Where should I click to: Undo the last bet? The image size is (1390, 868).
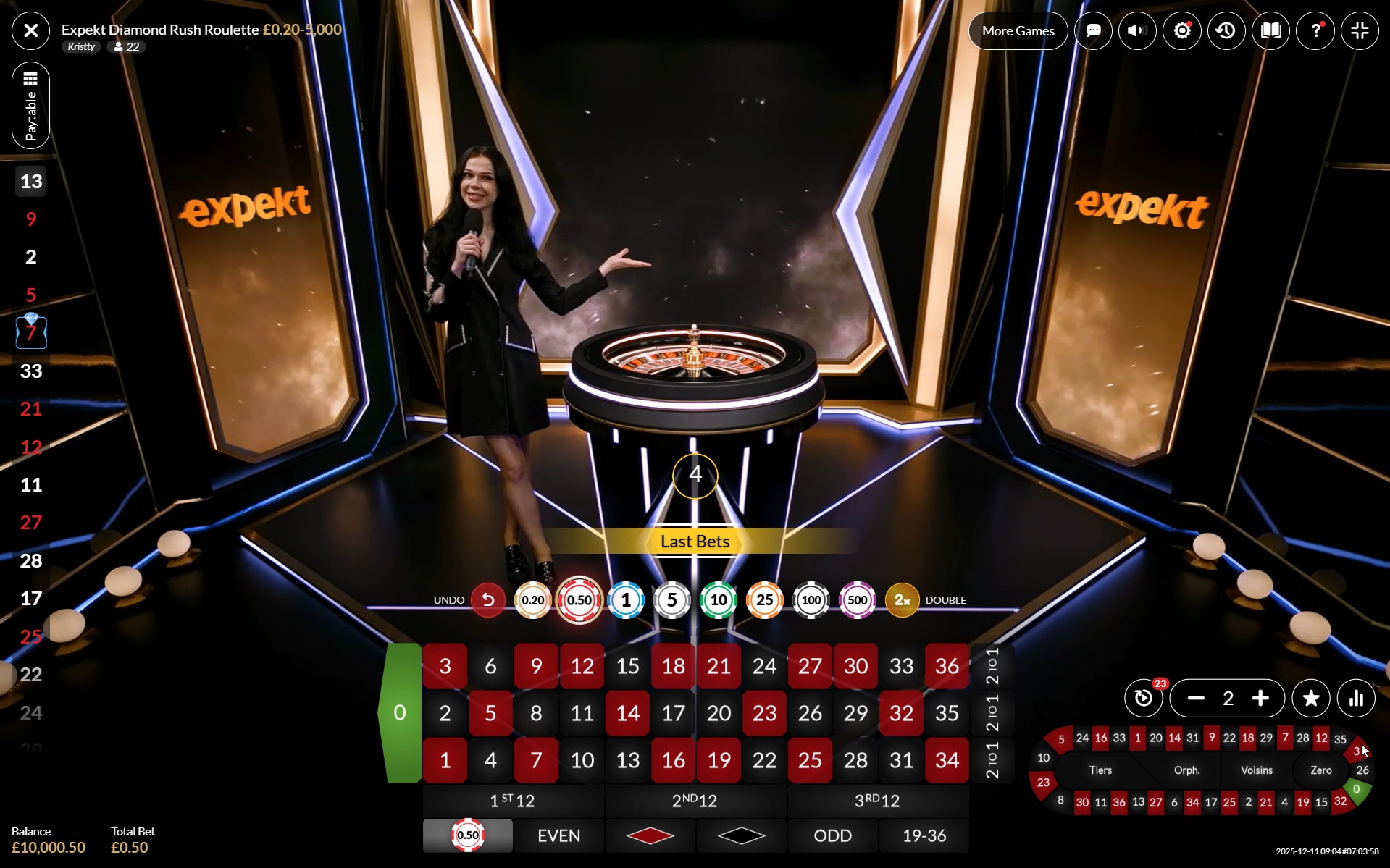click(488, 600)
